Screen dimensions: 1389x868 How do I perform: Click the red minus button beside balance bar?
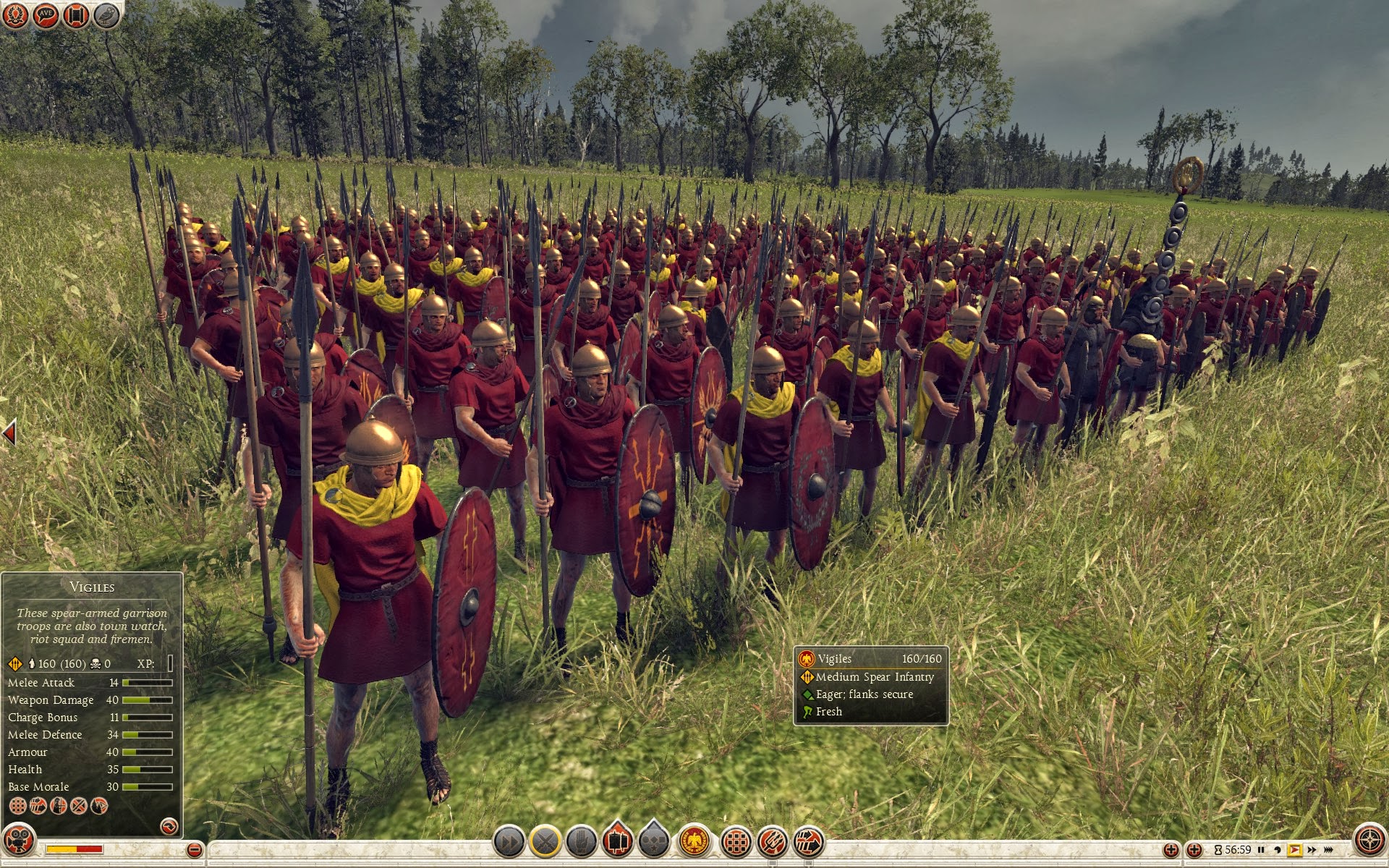coord(194,850)
